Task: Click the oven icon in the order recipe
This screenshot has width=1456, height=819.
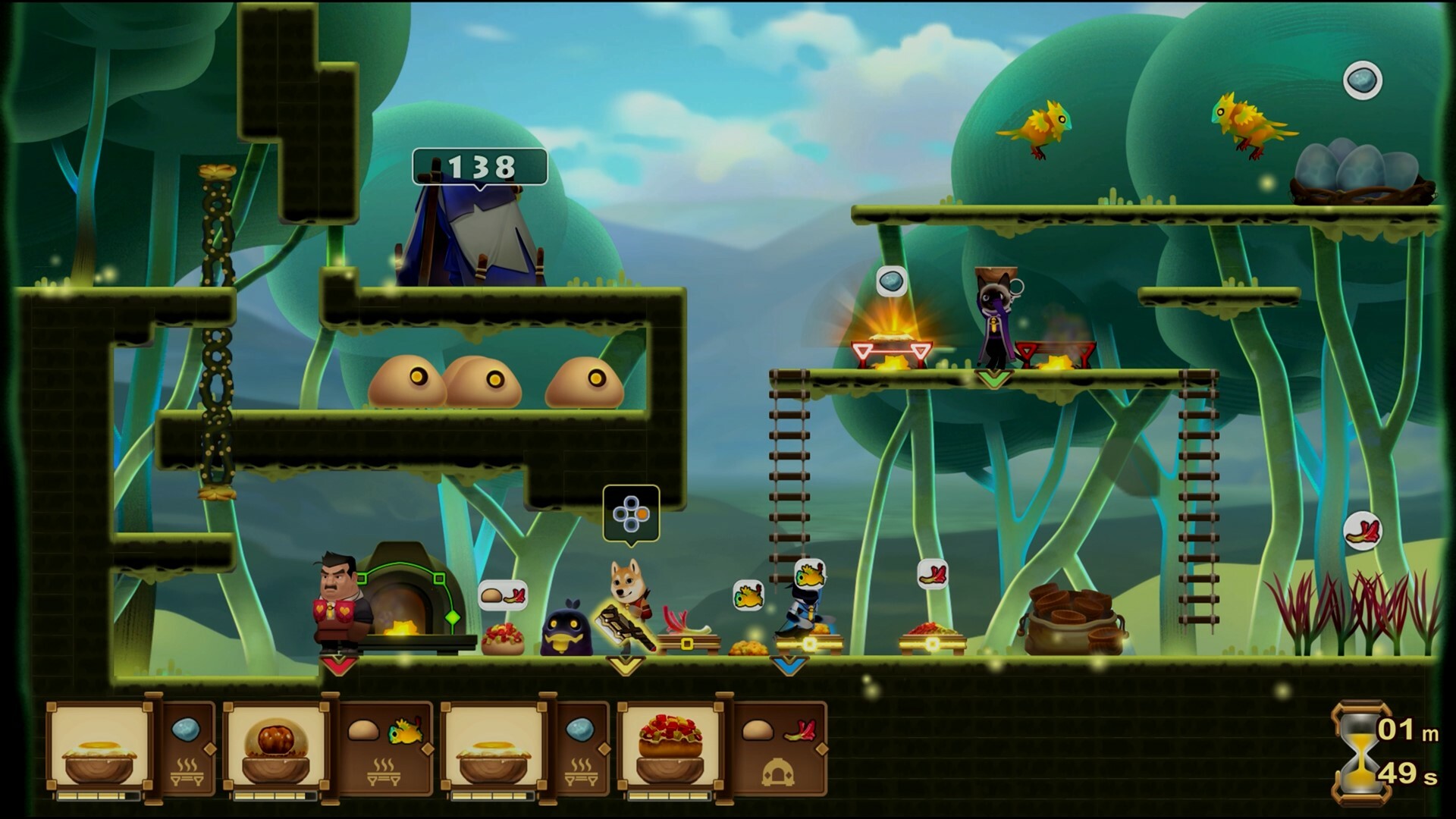Action: 777,772
